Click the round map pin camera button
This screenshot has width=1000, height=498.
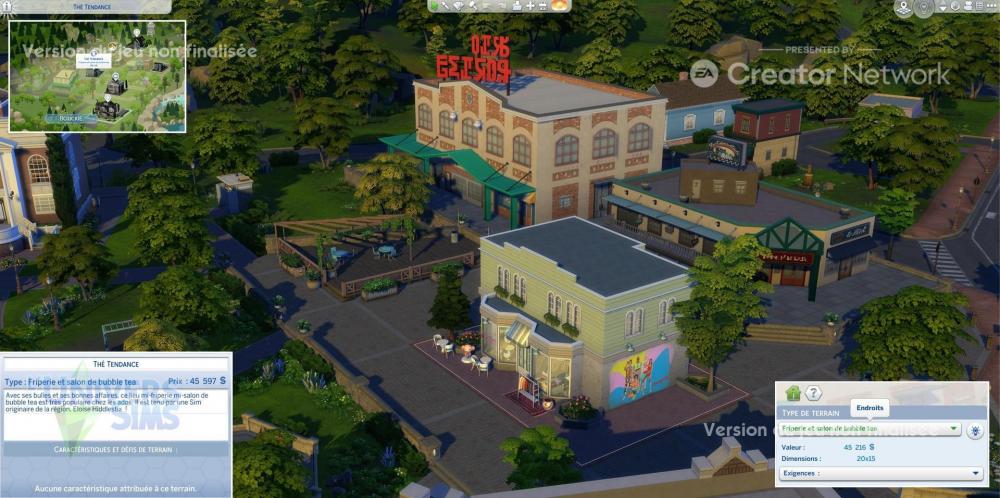[x=905, y=8]
